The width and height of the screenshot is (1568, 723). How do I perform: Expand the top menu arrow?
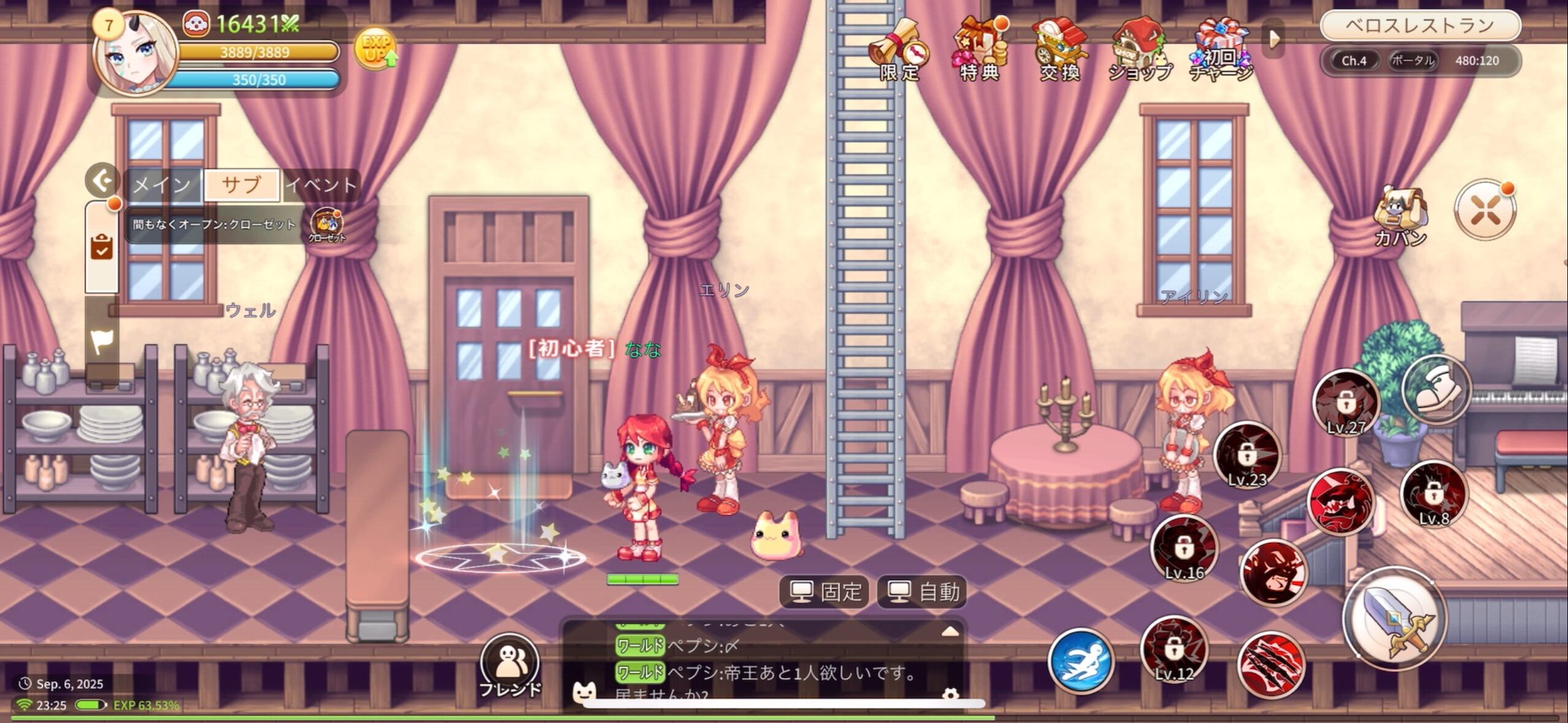[1274, 39]
